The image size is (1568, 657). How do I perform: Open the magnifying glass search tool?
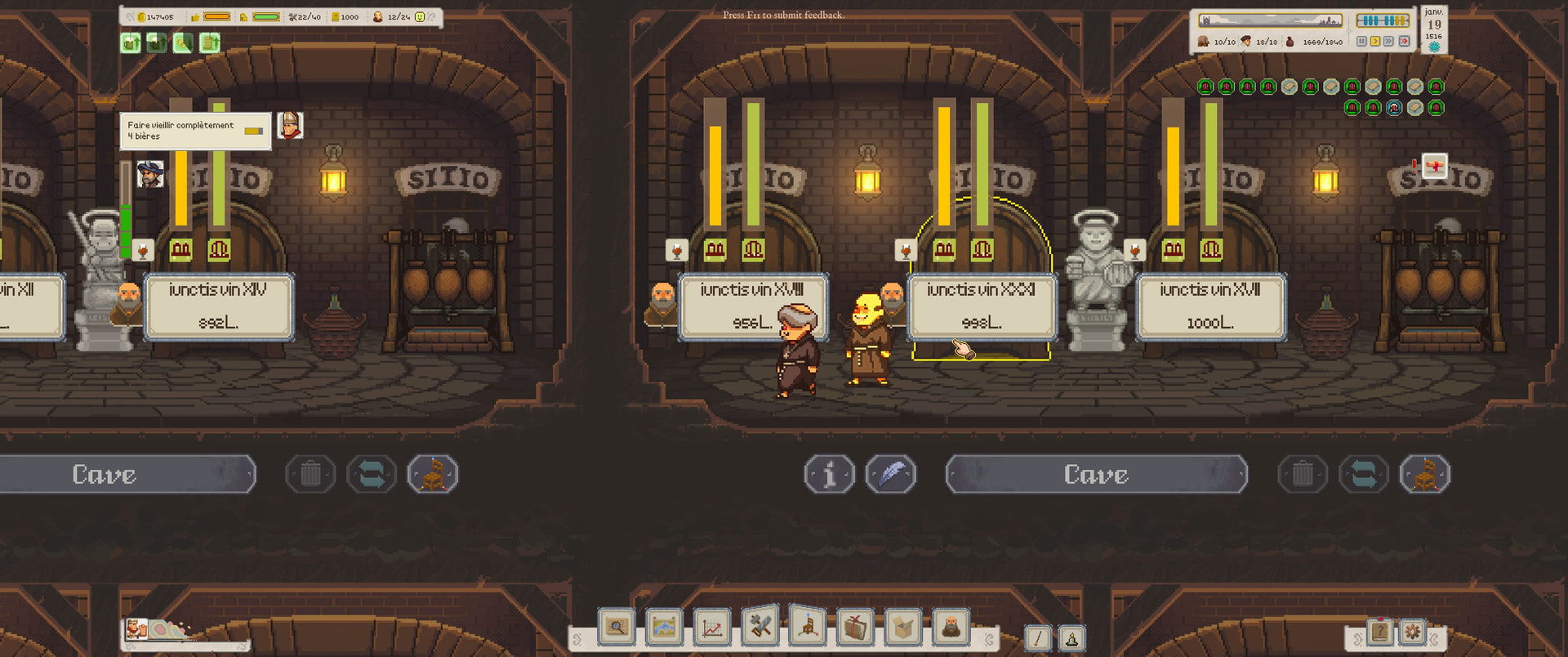pos(617,628)
